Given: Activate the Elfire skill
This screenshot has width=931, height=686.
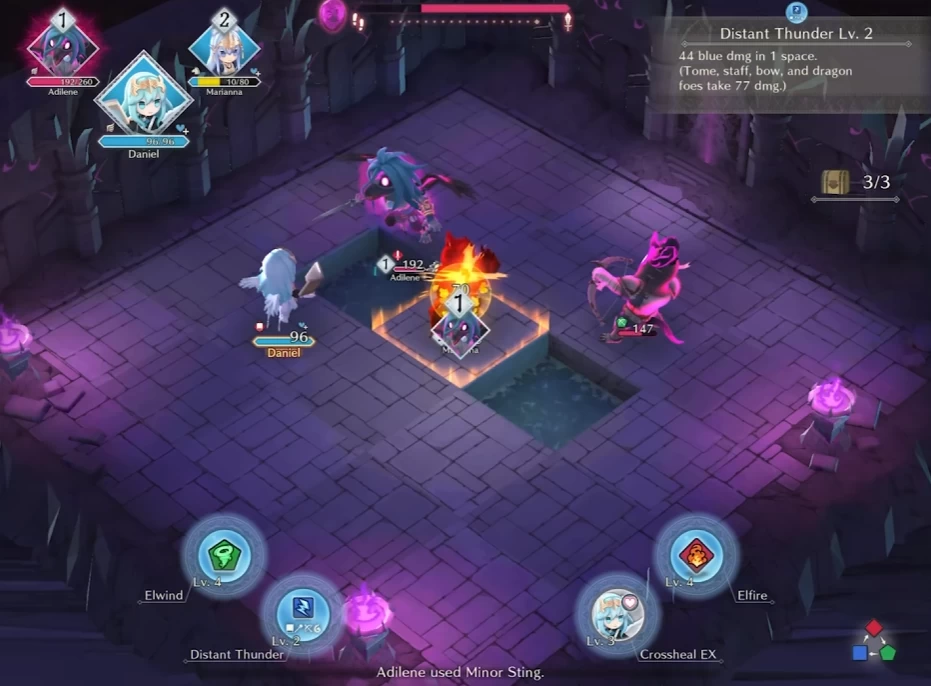Looking at the screenshot, I should point(696,556).
